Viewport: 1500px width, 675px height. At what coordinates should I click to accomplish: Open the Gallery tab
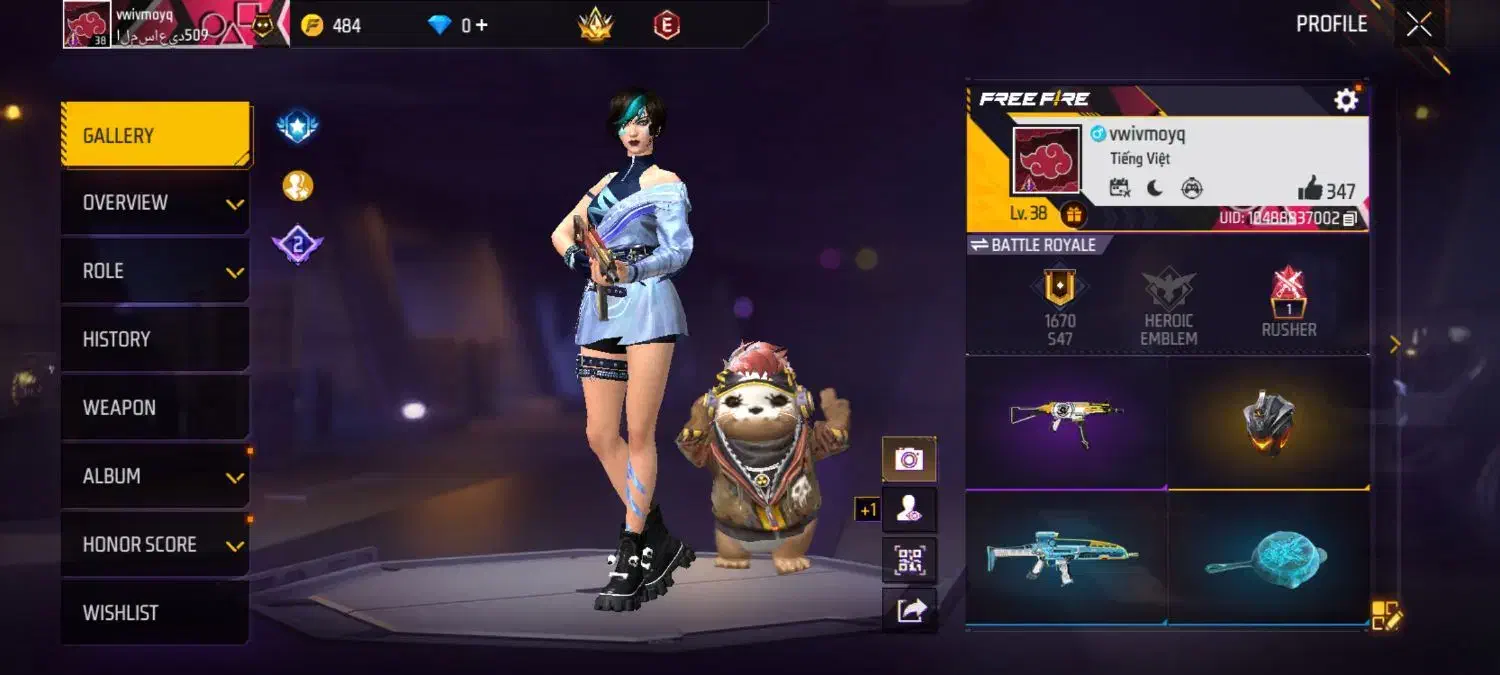pos(155,135)
